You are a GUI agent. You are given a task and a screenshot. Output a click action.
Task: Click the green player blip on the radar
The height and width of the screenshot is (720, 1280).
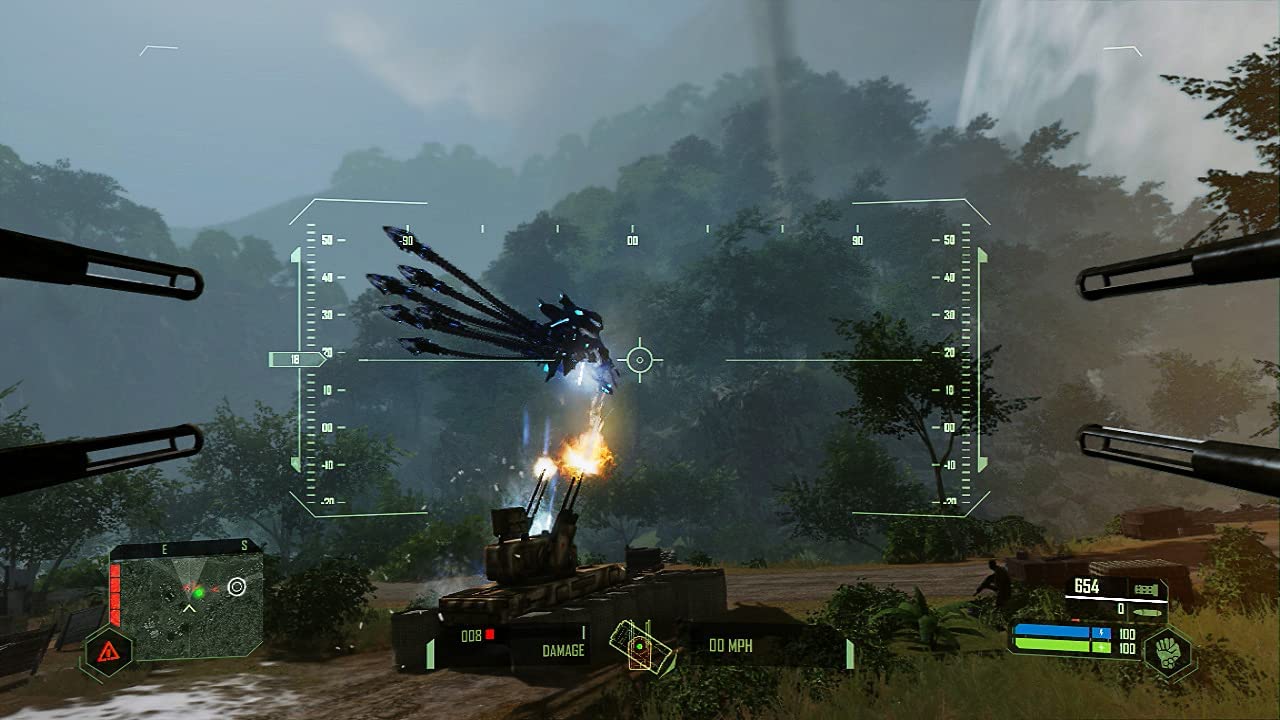[x=198, y=593]
